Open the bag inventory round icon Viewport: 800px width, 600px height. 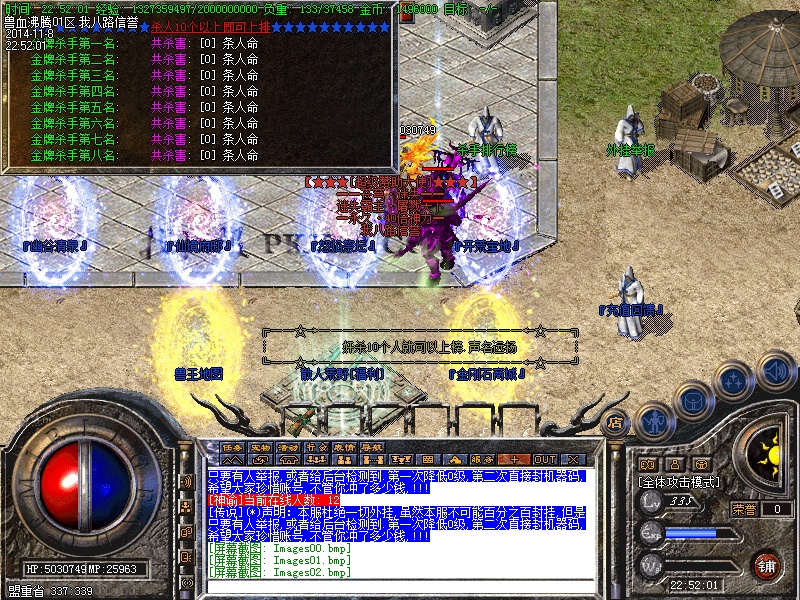pos(693,400)
